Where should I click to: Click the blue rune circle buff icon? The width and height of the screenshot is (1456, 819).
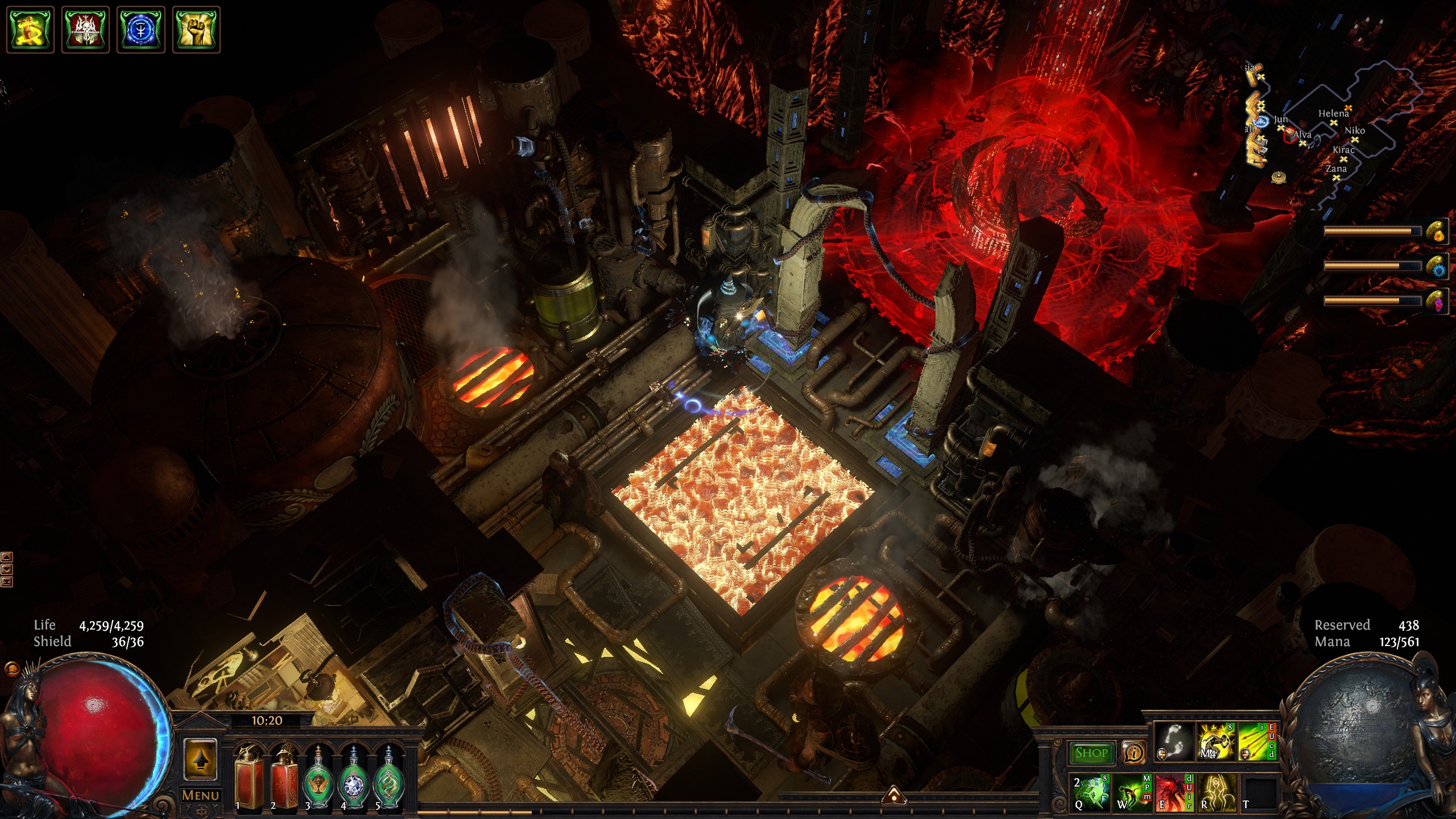pyautogui.click(x=140, y=30)
